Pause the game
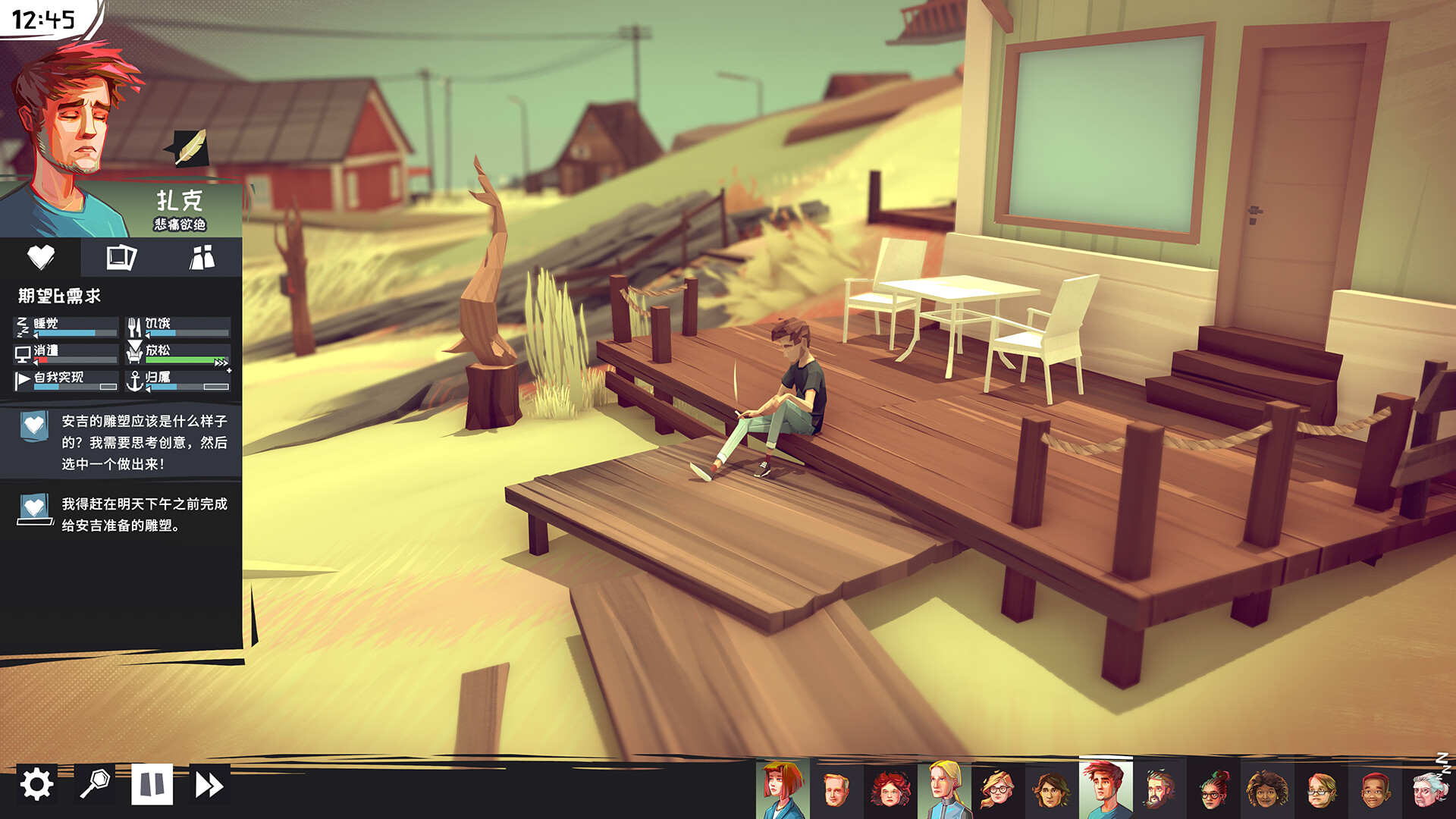 pos(152,784)
